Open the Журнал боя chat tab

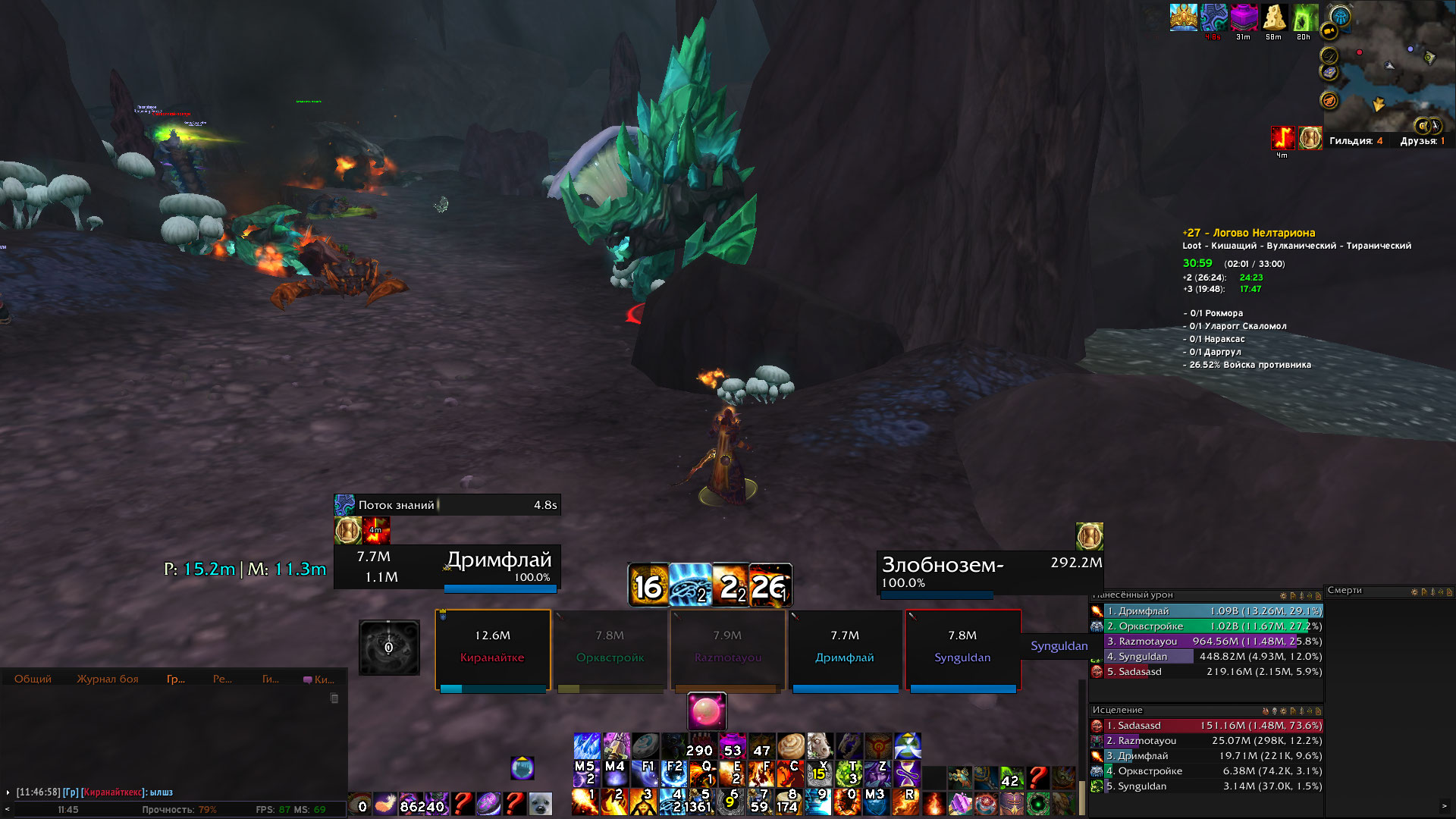coord(108,679)
